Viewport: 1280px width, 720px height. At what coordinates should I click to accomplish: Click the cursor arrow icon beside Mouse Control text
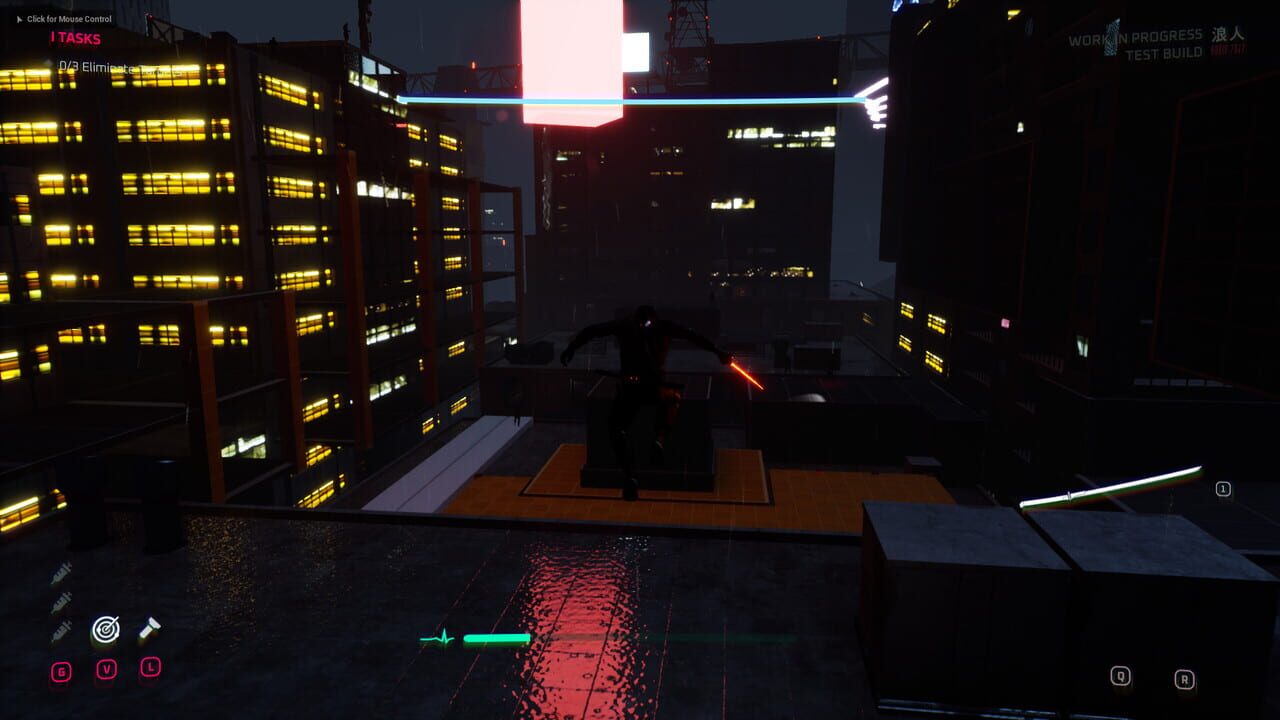(20, 19)
